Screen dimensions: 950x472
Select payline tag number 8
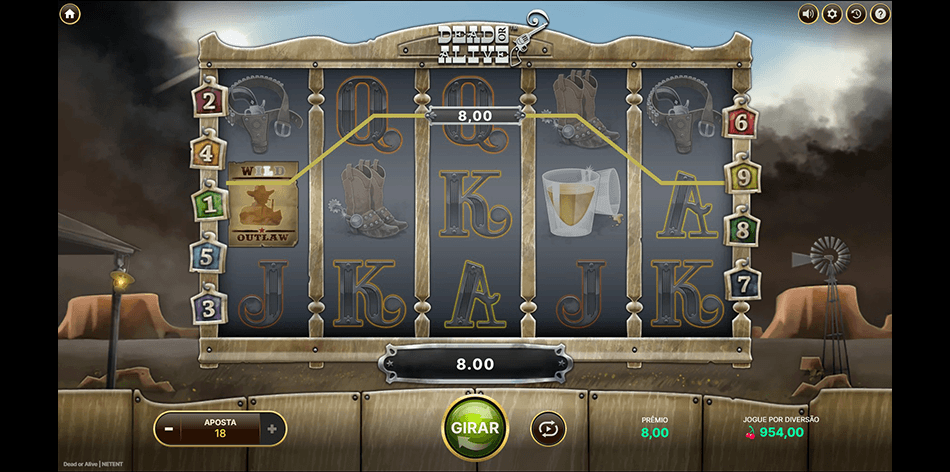point(741,230)
